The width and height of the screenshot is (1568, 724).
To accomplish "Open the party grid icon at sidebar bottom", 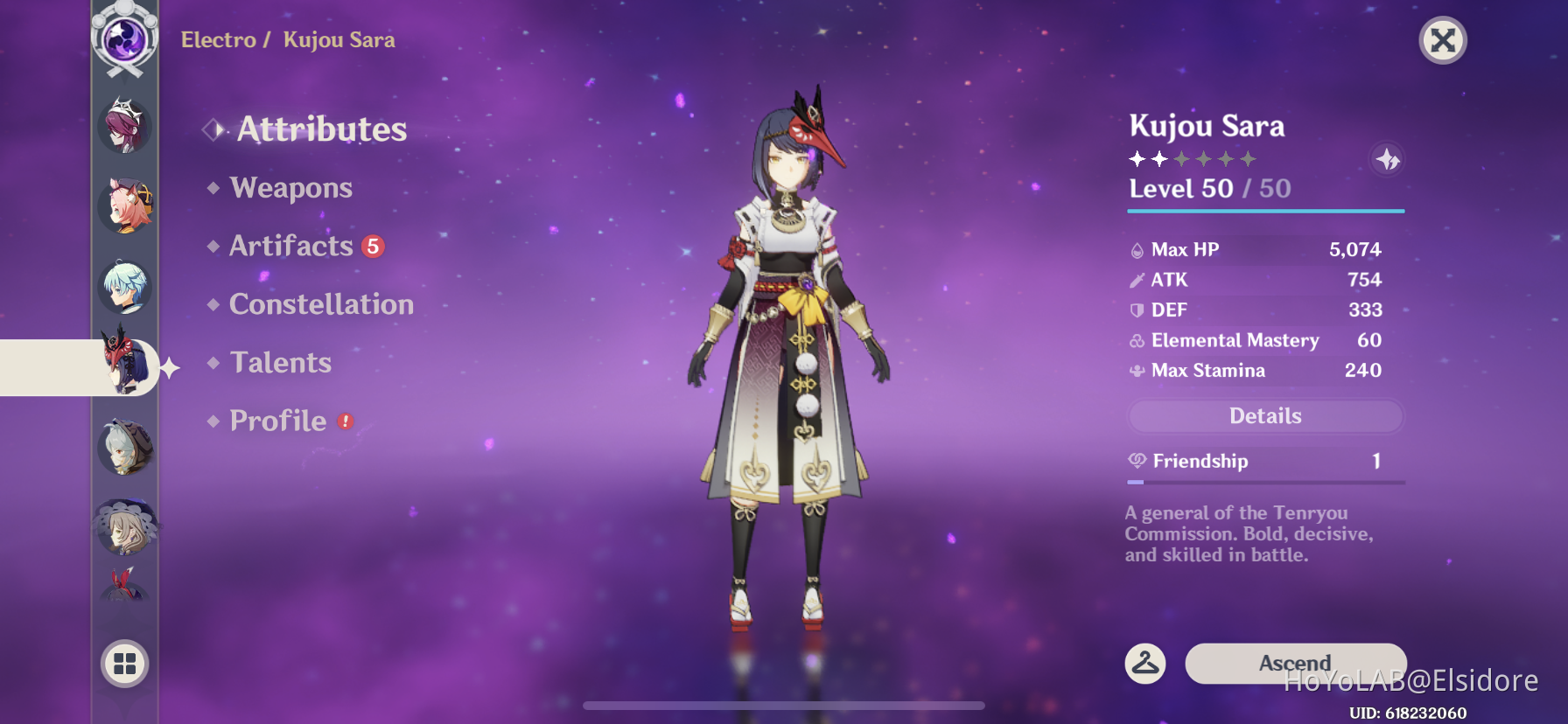I will point(124,663).
